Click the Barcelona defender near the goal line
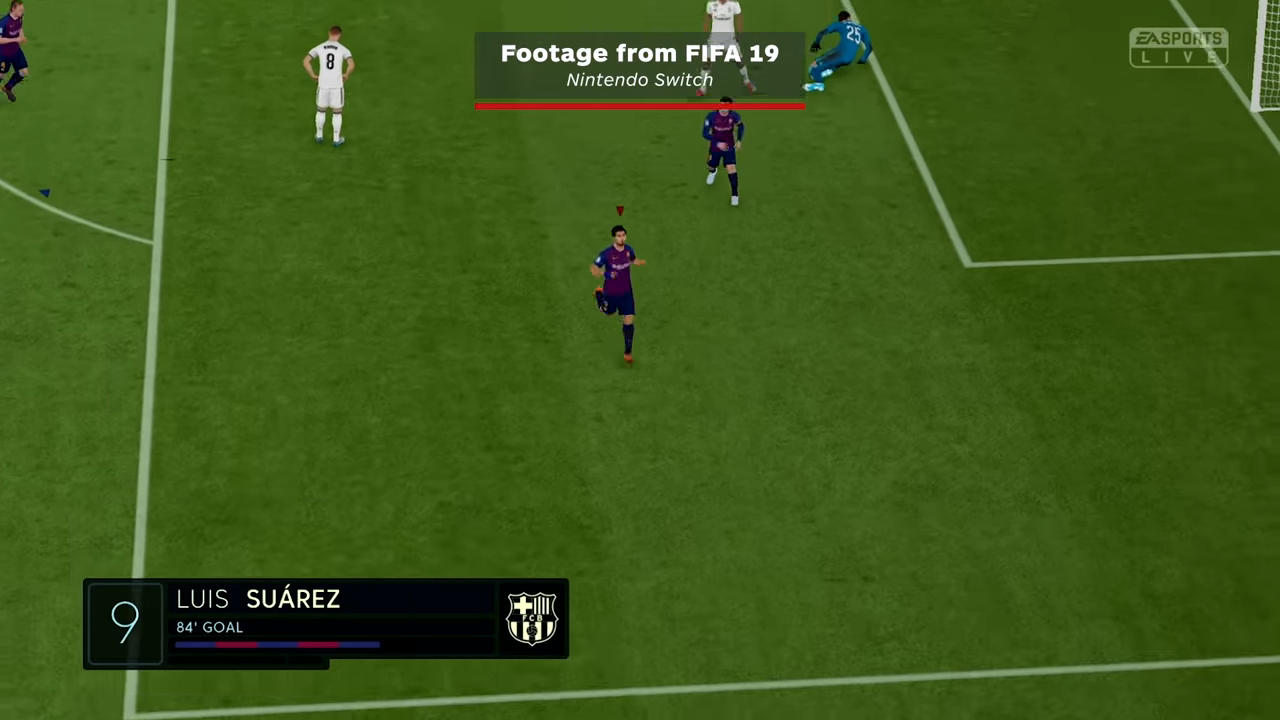This screenshot has height=720, width=1280. pos(723,150)
